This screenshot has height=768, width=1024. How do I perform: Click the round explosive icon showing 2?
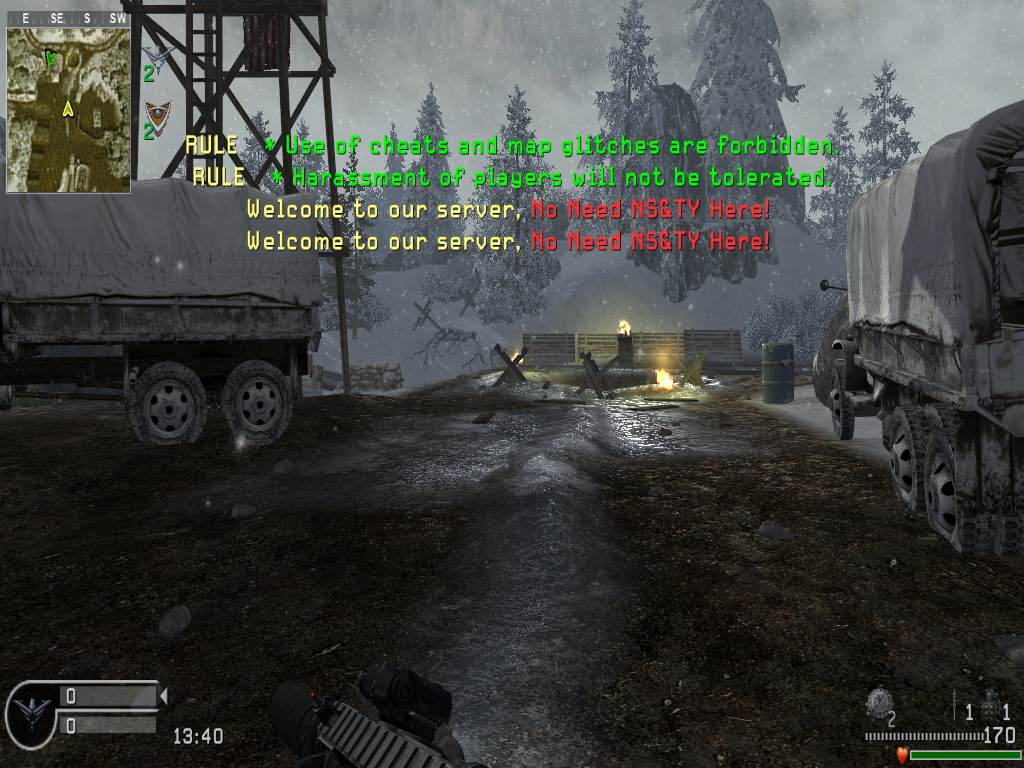click(878, 703)
